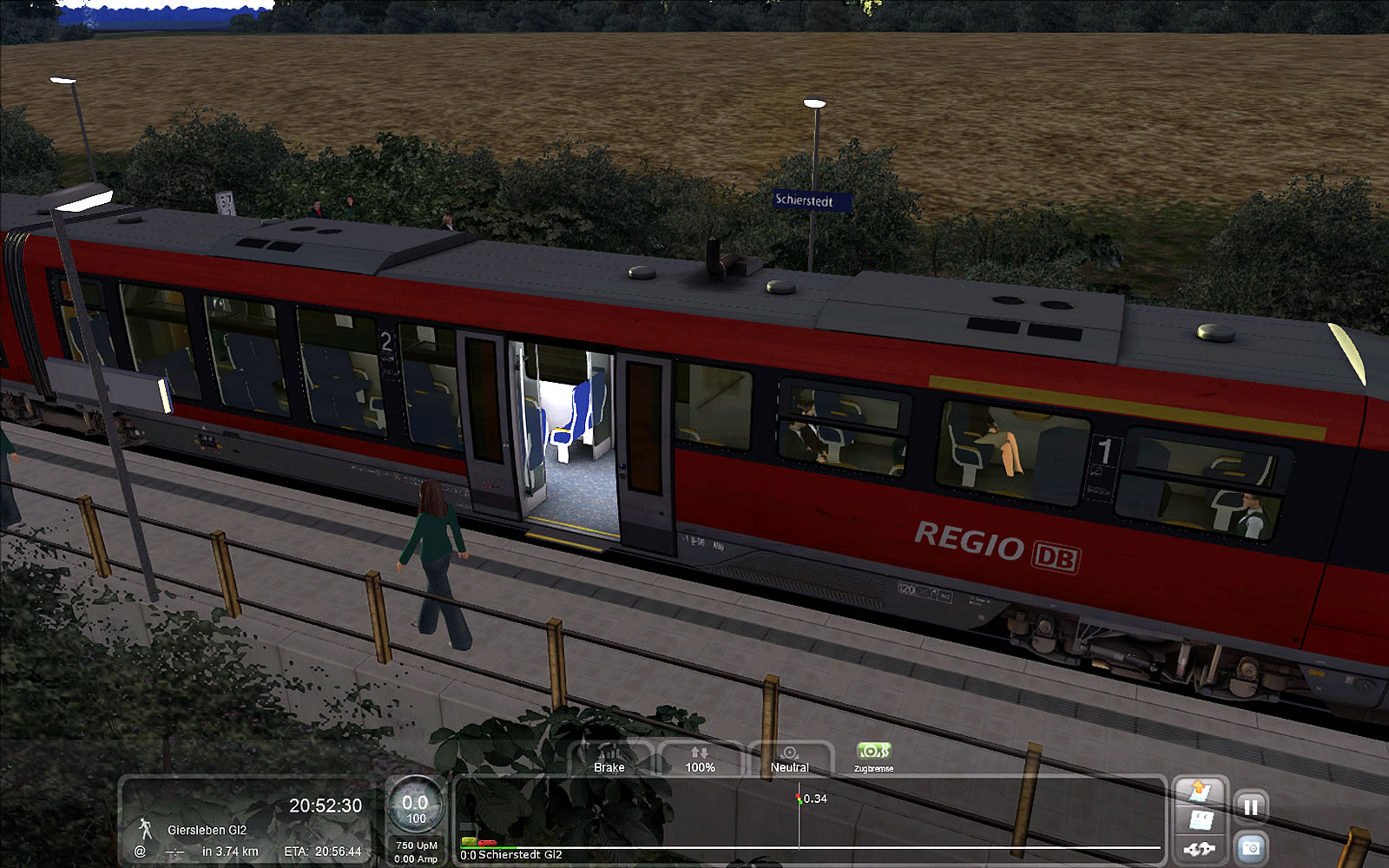
Task: Pause the simulation with the pause button
Action: coord(1250,807)
